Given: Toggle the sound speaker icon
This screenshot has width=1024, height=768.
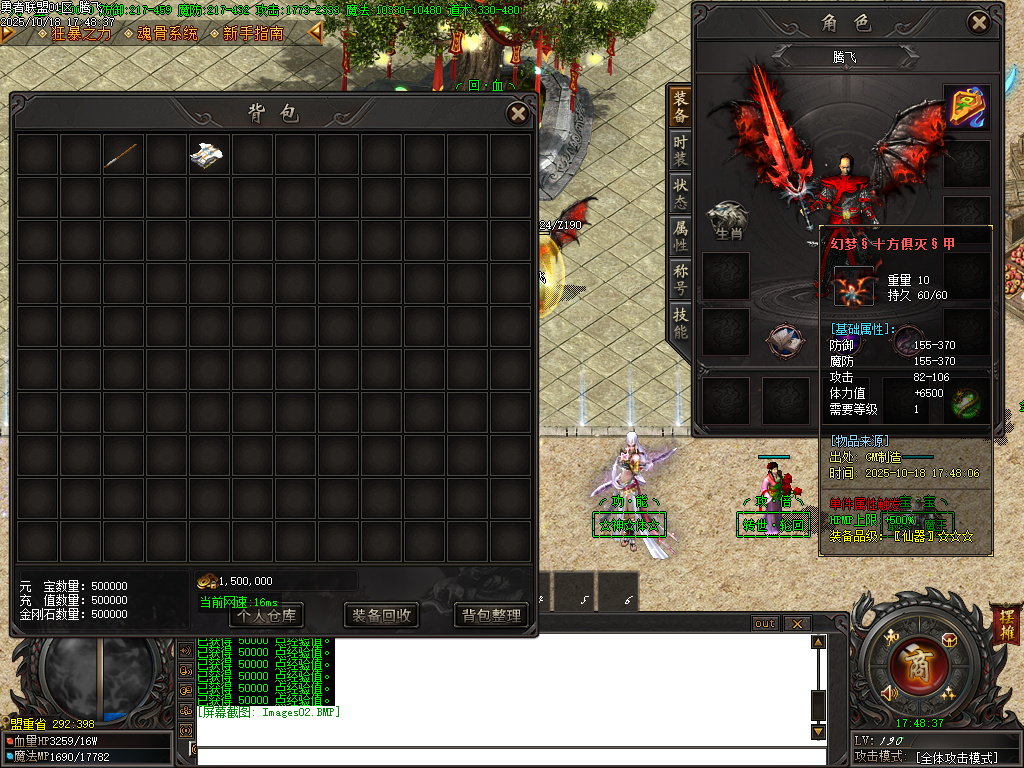Looking at the screenshot, I should click(888, 692).
